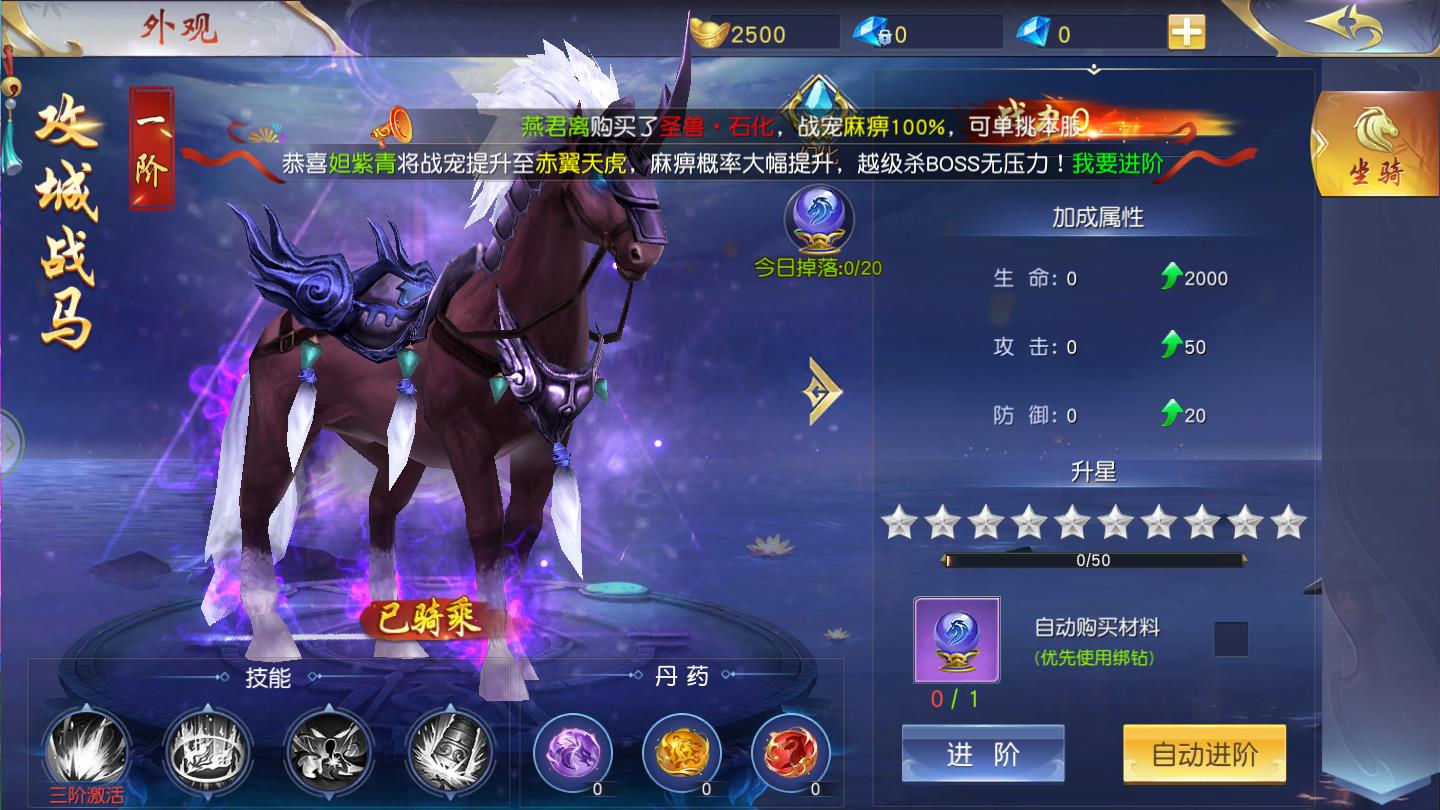Expand the next mount with the gold arrow
Viewport: 1440px width, 810px height.
tap(822, 395)
